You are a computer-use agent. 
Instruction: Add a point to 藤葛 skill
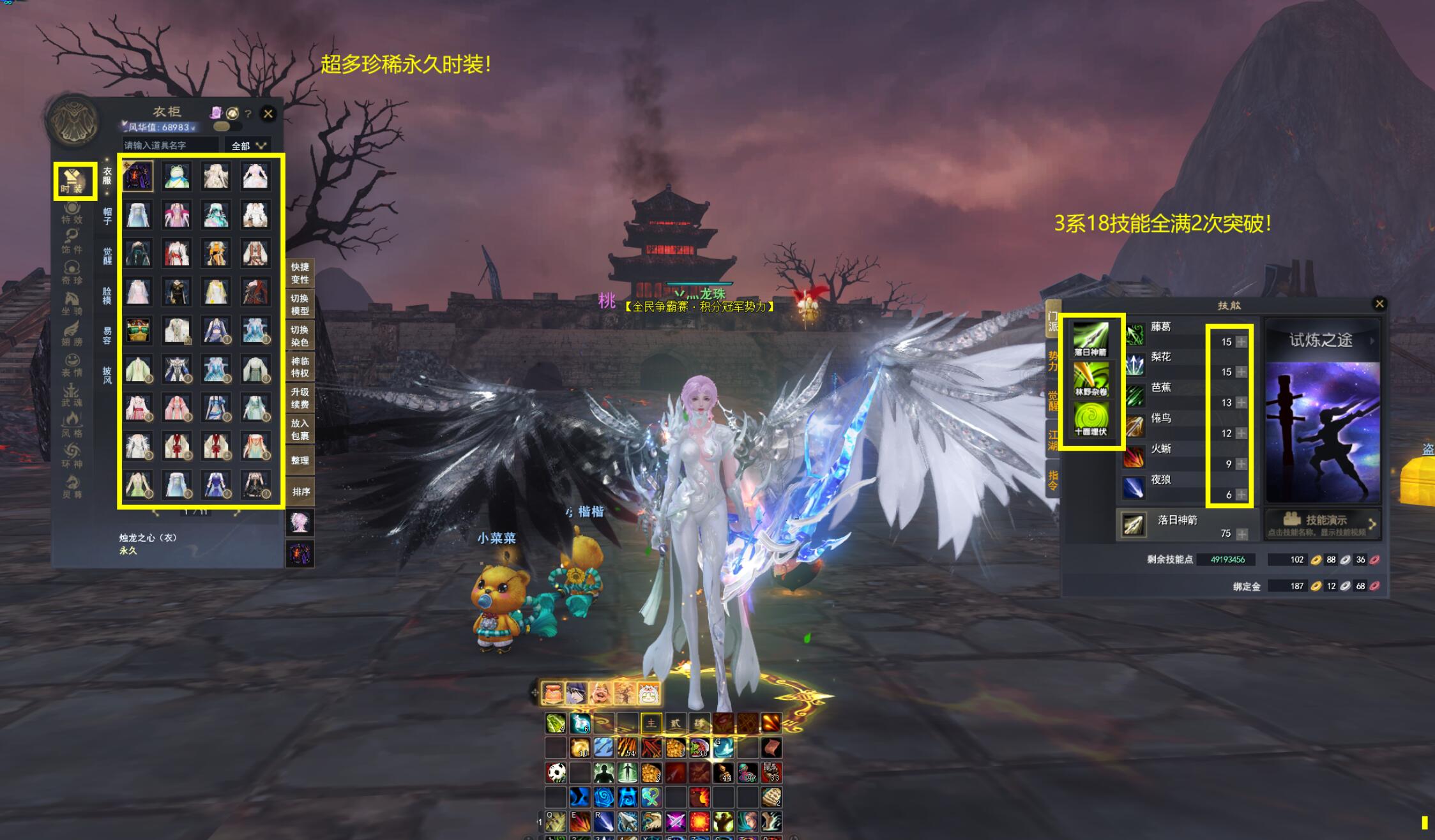[1241, 341]
